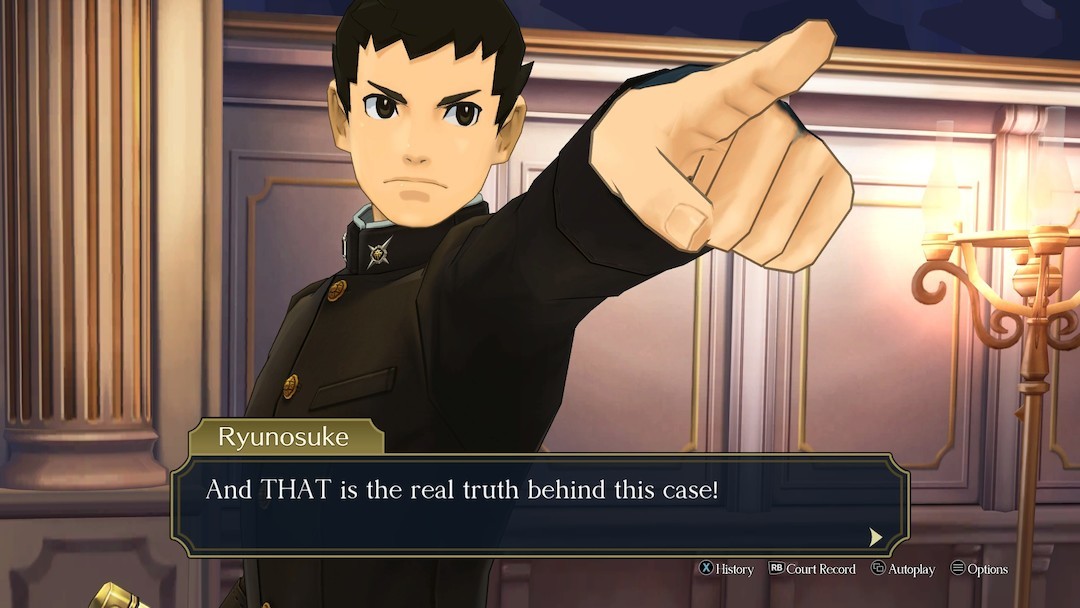Open the Court Record
The width and height of the screenshot is (1080, 608).
[811, 569]
